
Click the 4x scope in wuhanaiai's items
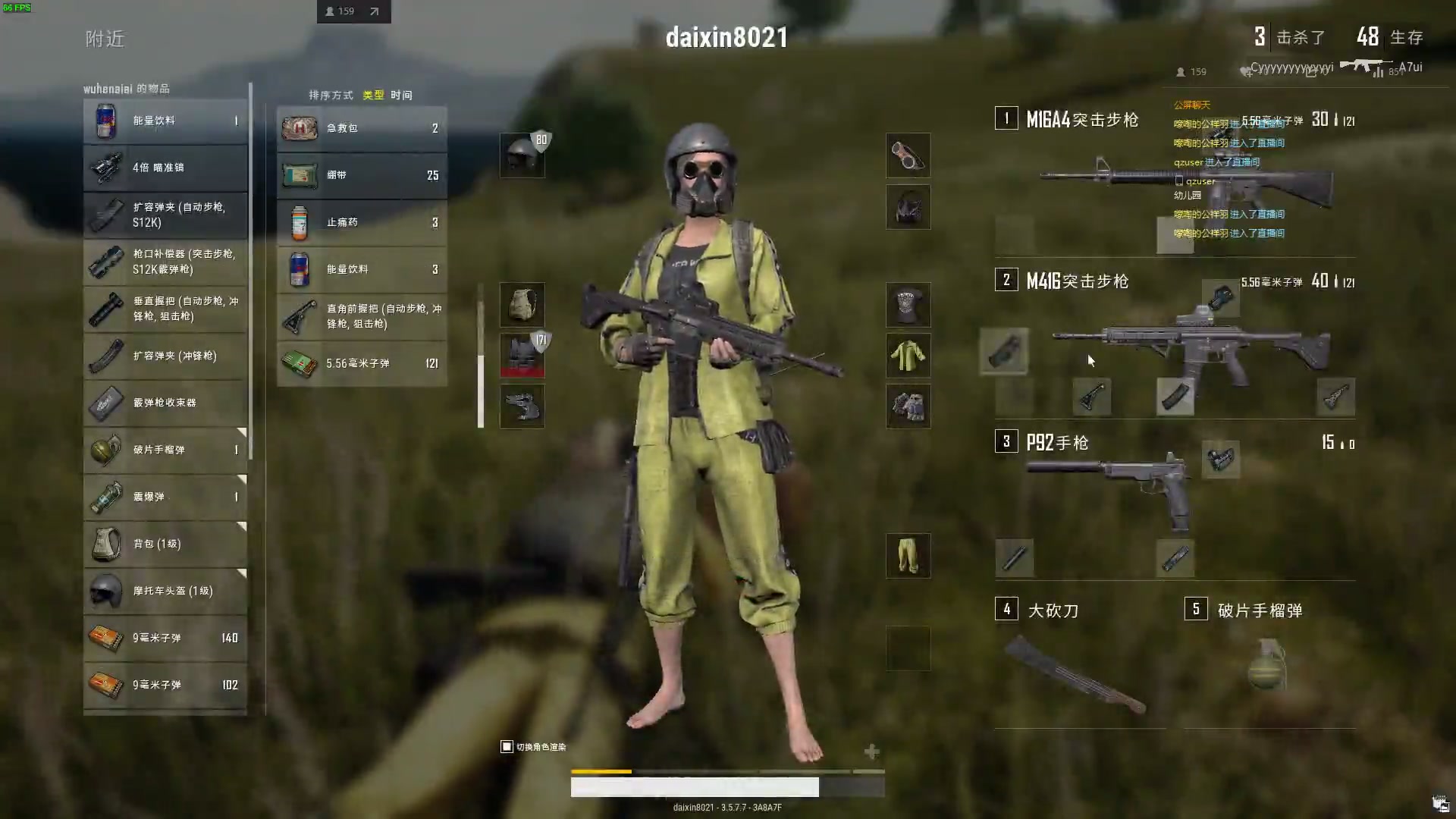coord(165,168)
